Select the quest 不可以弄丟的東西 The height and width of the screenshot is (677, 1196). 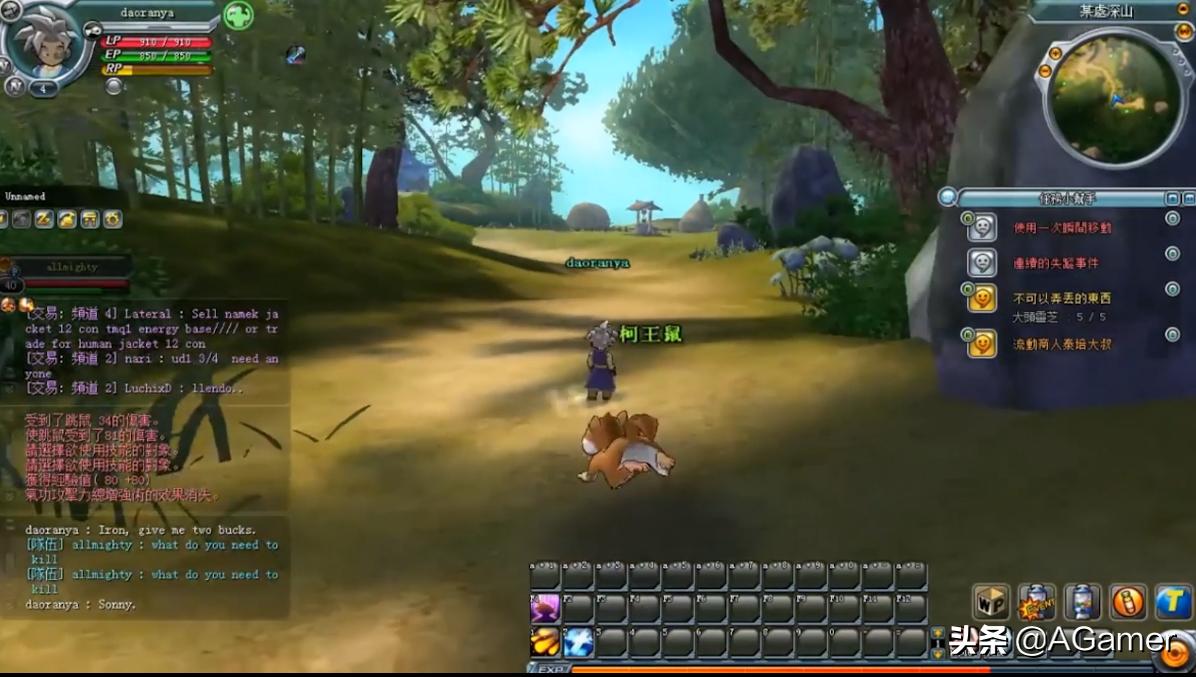tap(1062, 298)
